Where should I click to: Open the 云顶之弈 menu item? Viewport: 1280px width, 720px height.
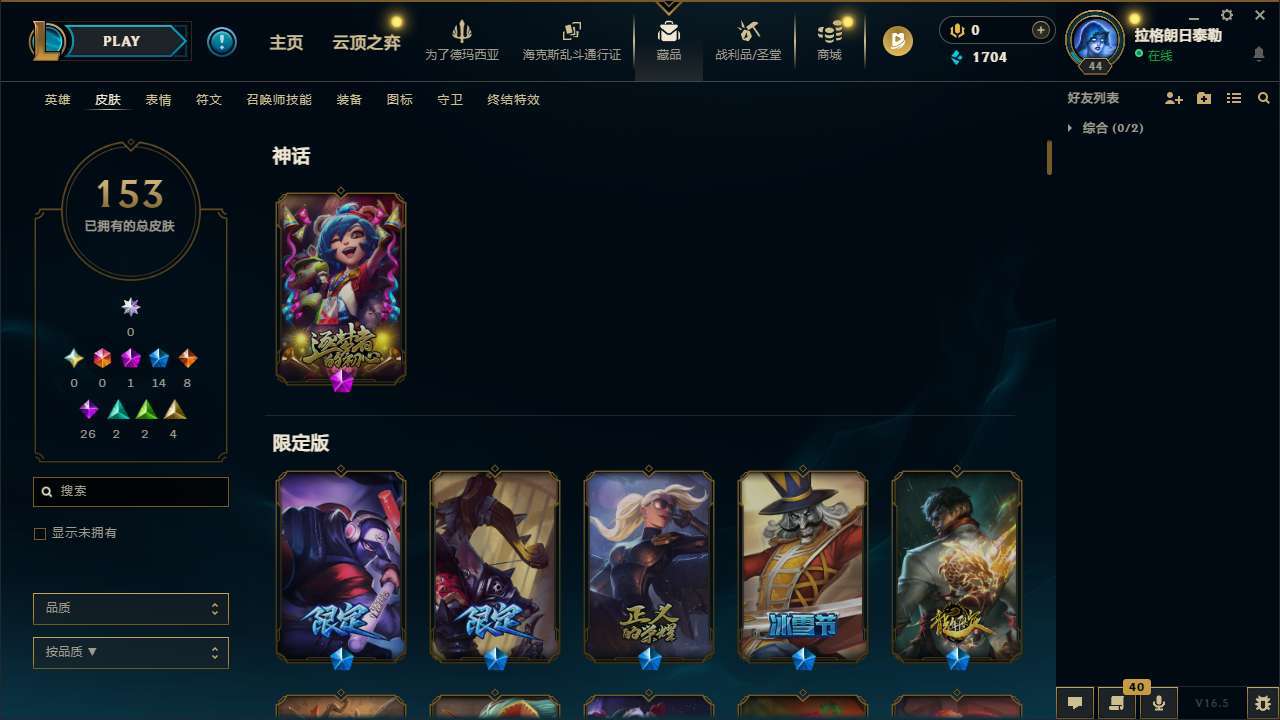click(x=366, y=41)
